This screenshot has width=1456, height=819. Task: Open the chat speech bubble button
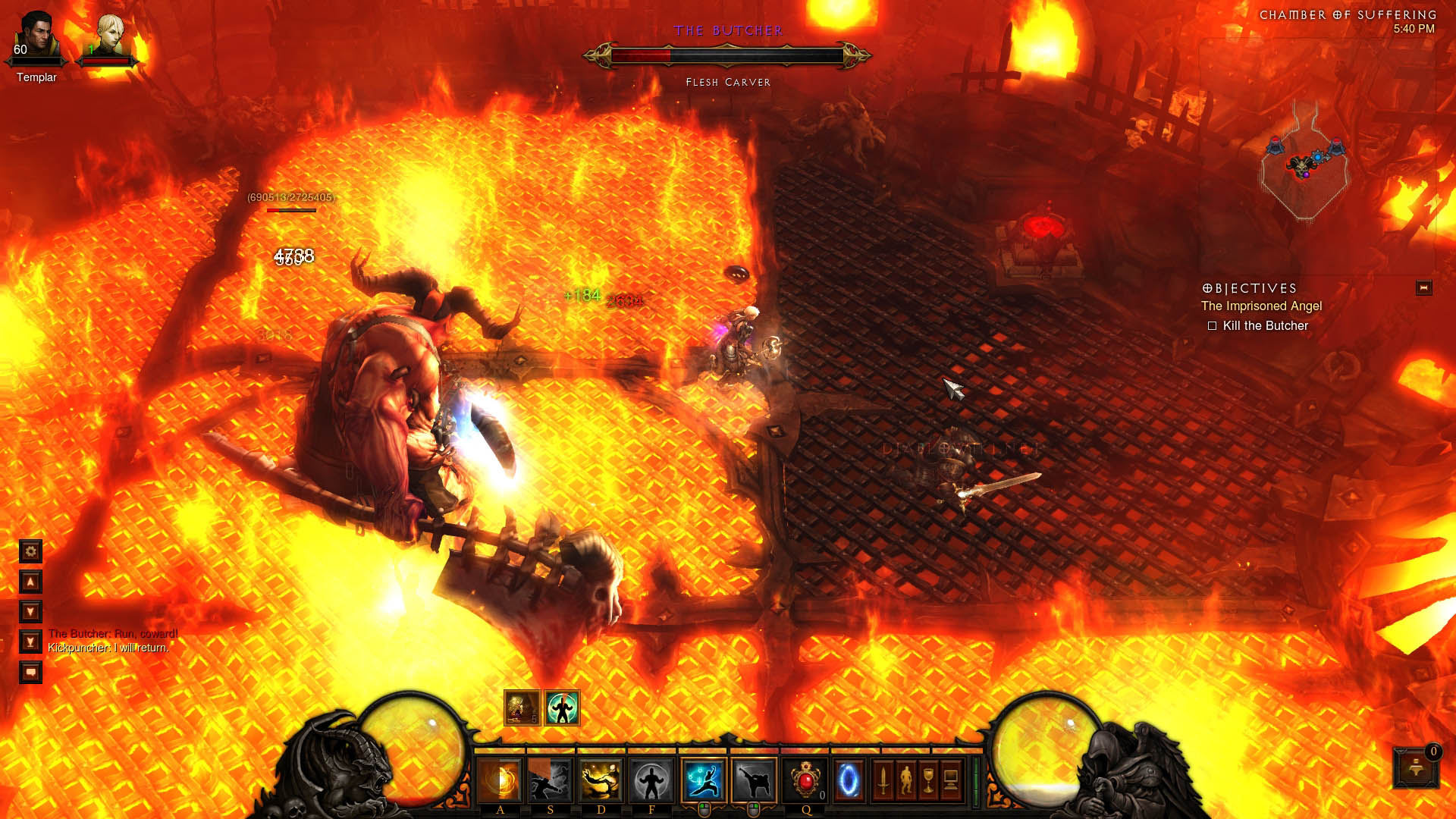pos(30,673)
